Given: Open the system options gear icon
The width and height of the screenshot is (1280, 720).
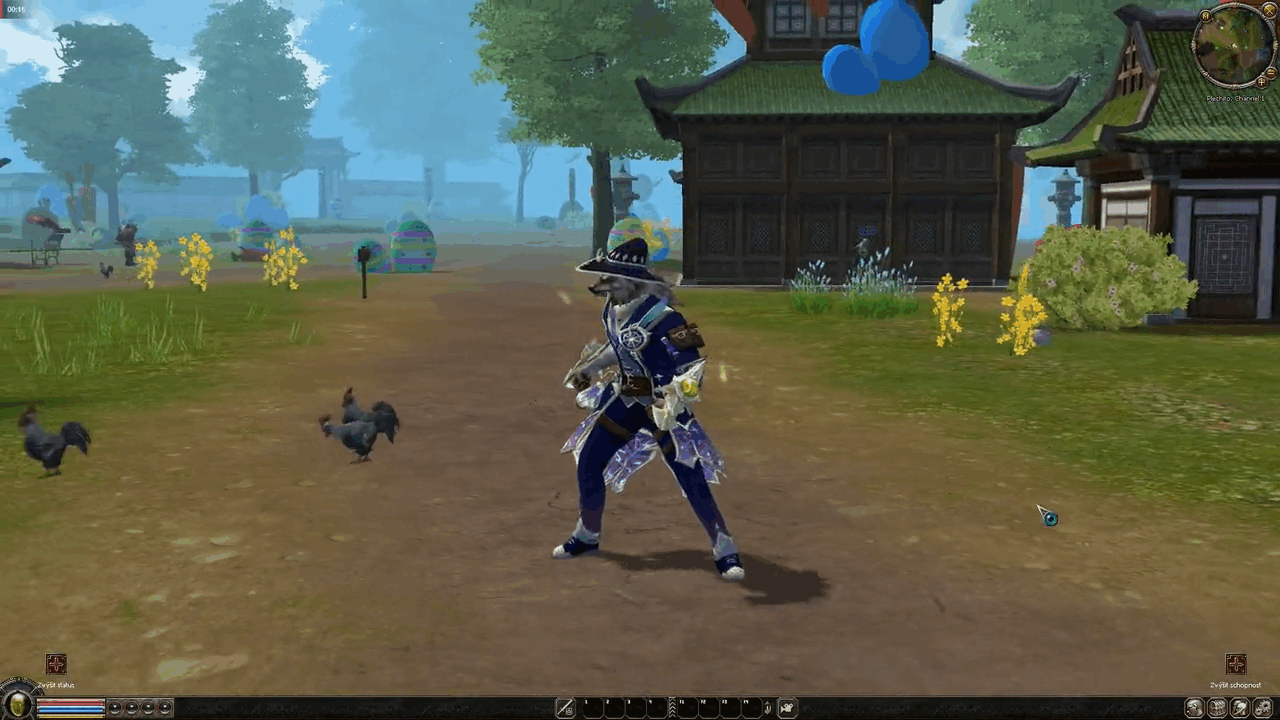Looking at the screenshot, I should 1262,707.
